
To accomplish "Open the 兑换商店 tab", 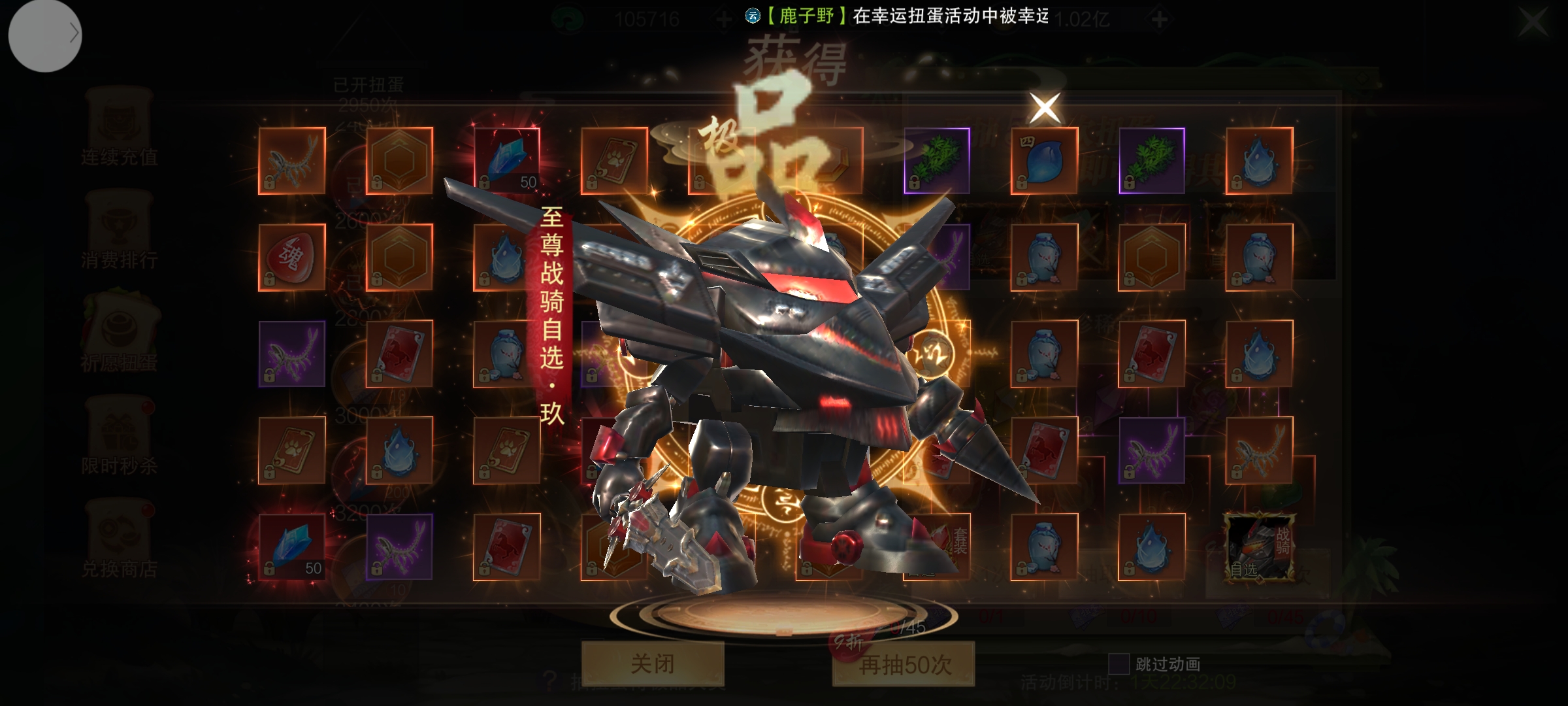I will (x=119, y=541).
